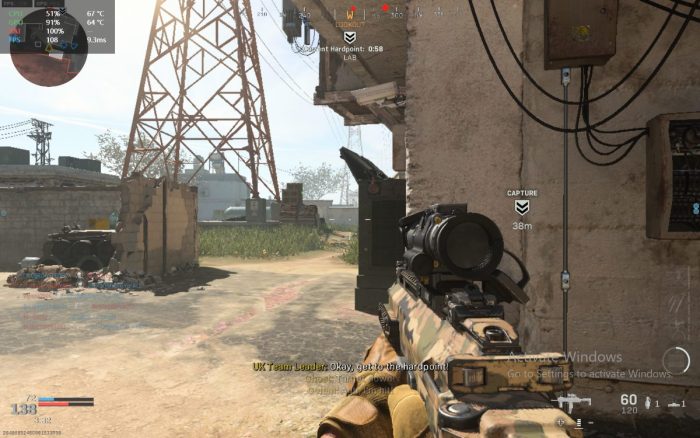Click the current Hardpoint chevron icon
Viewport: 700px width, 438px height.
(x=349, y=37)
